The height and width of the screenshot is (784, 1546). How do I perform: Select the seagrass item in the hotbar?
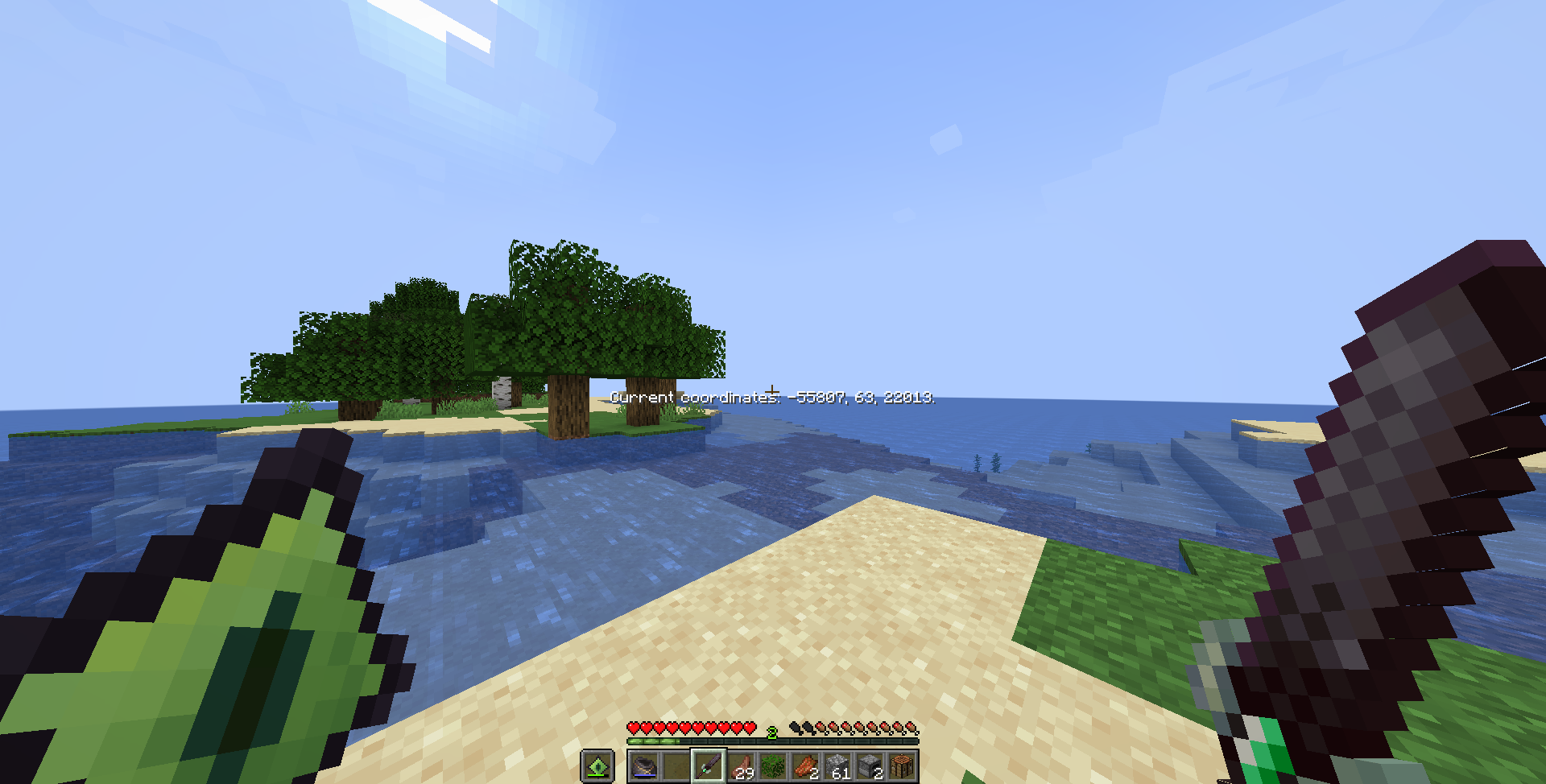click(x=773, y=763)
